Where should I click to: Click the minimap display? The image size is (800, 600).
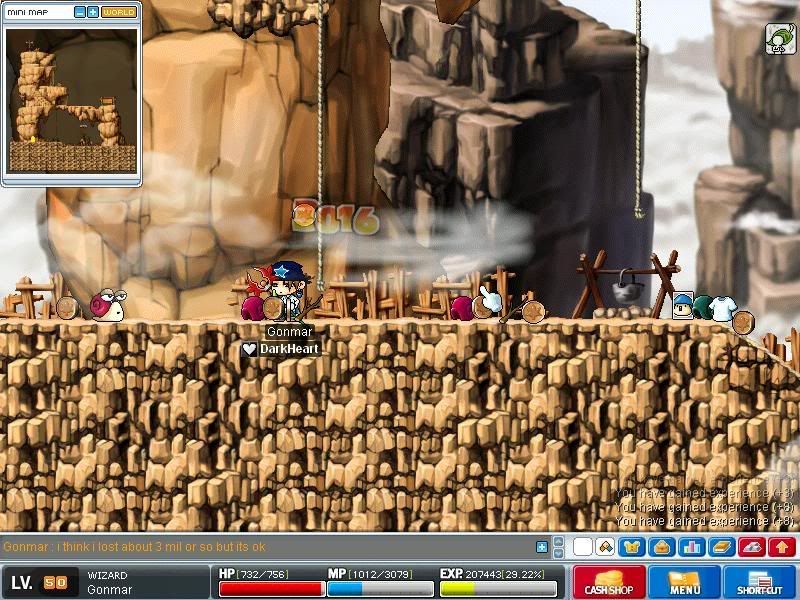[71, 99]
